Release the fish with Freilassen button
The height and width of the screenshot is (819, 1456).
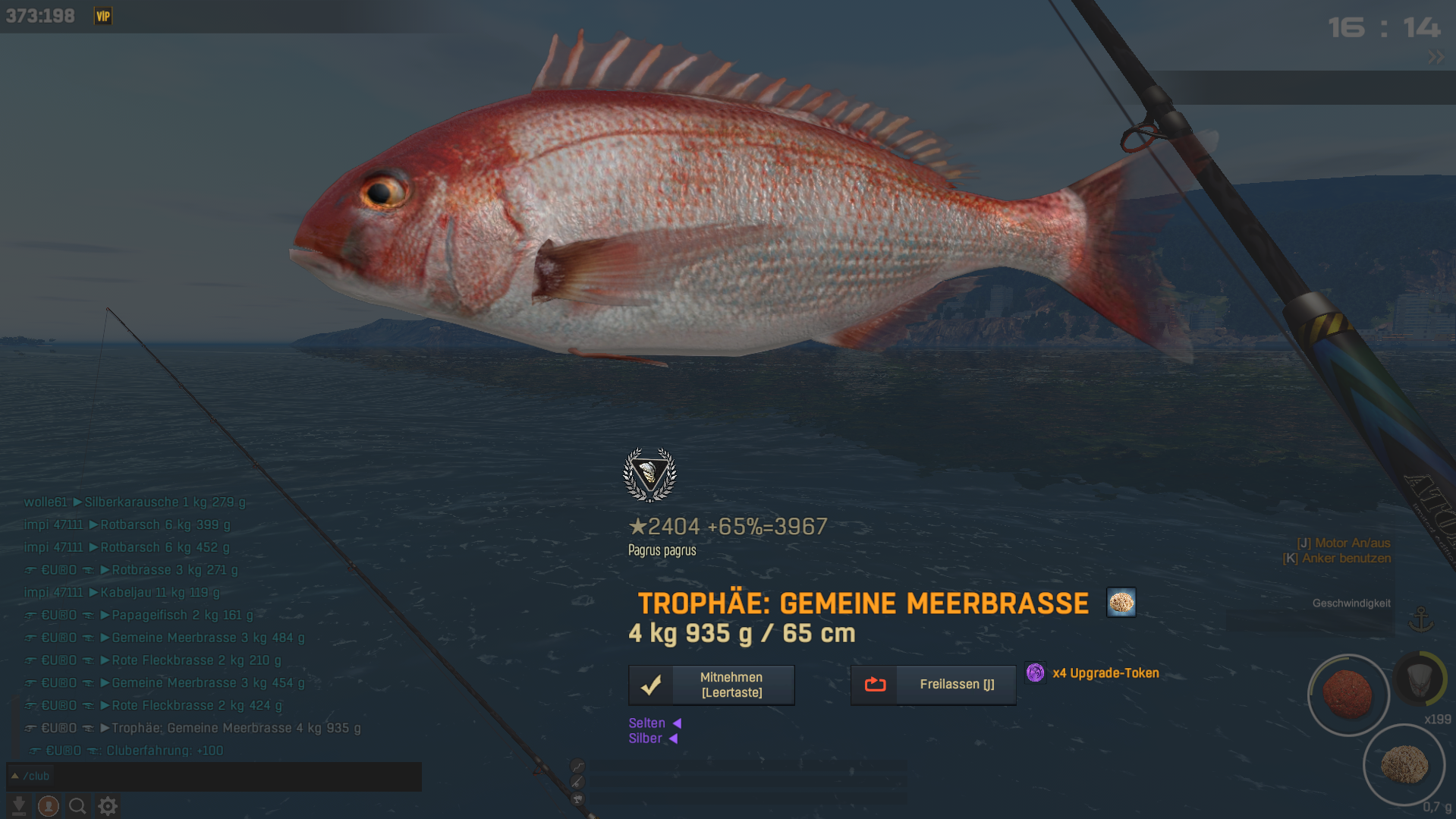click(x=932, y=685)
